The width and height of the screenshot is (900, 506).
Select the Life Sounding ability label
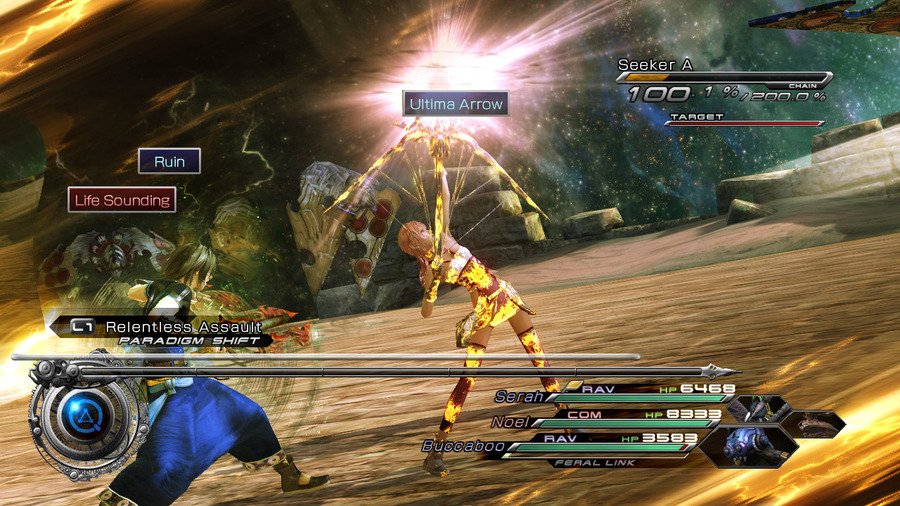point(122,200)
